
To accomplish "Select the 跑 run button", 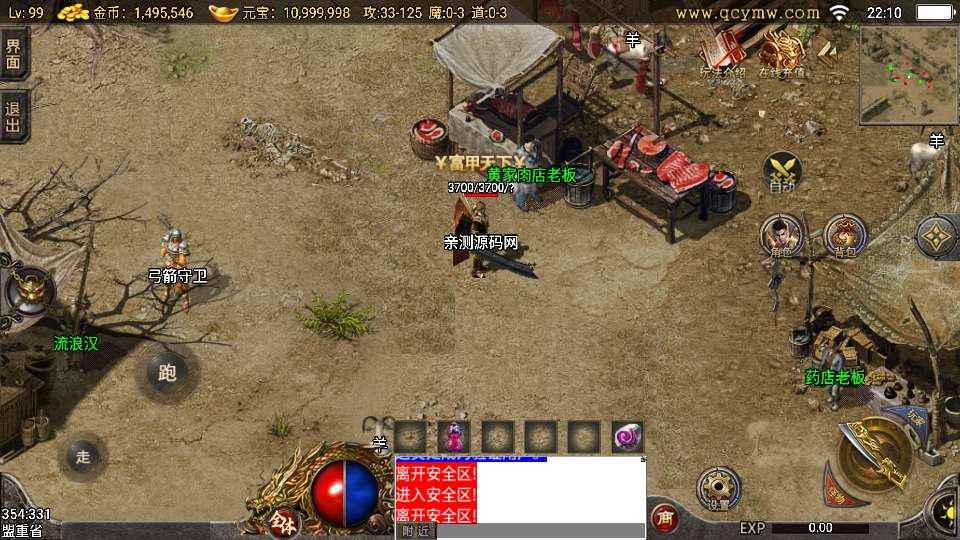I will [x=167, y=373].
